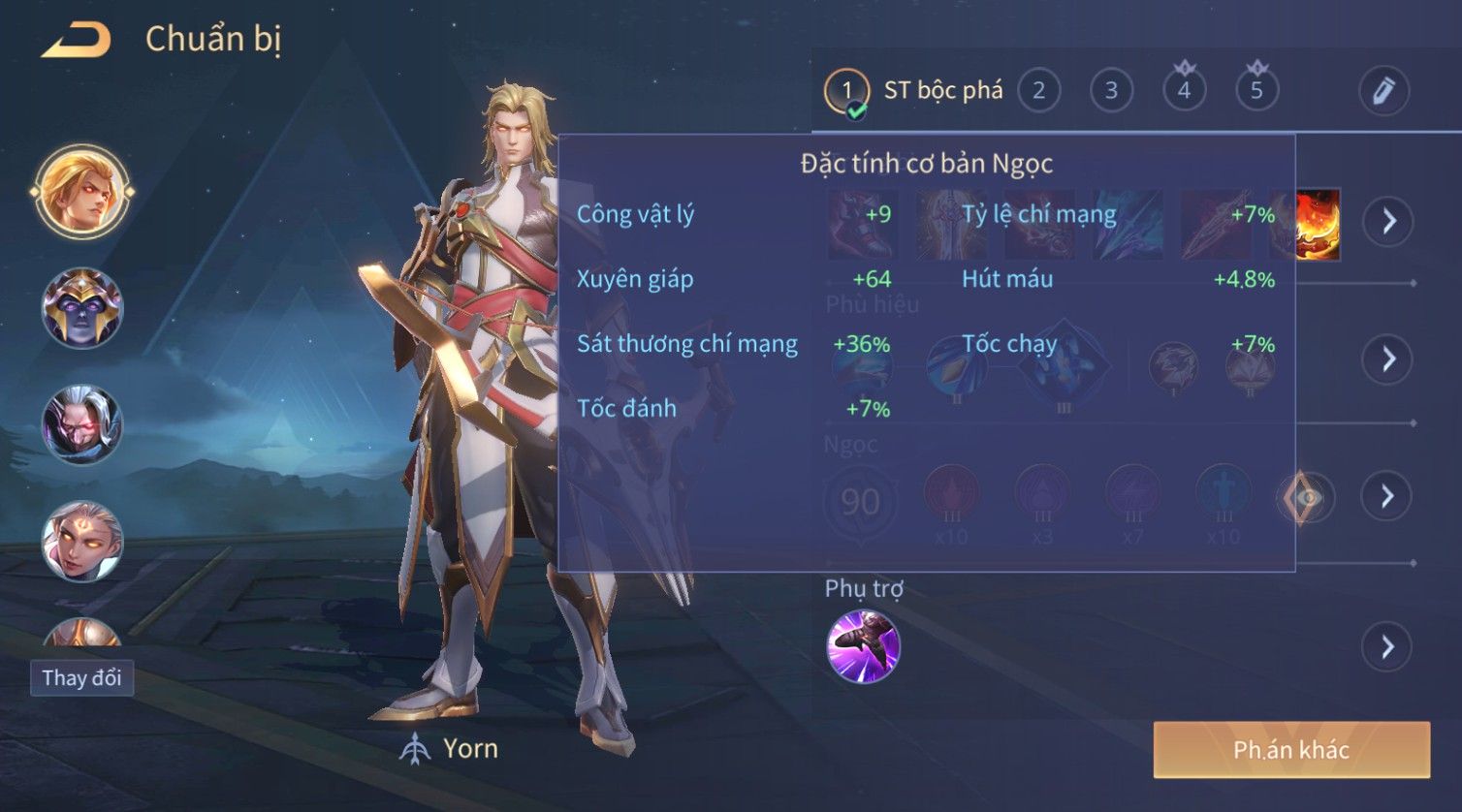The height and width of the screenshot is (812, 1462).
Task: Open the equipment row arrow
Action: pos(1388,221)
